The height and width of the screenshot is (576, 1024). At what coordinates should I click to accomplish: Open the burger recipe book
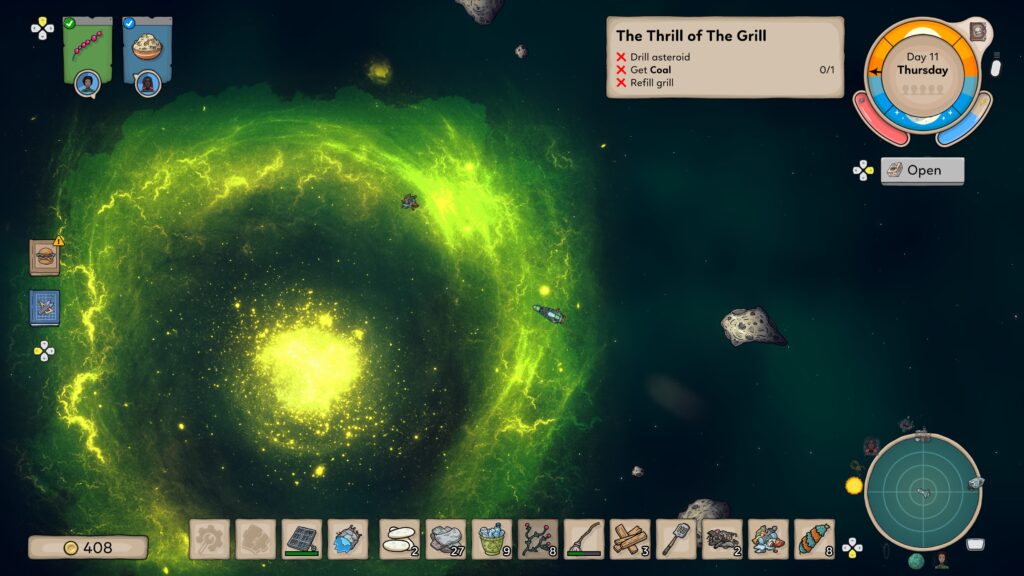[44, 258]
